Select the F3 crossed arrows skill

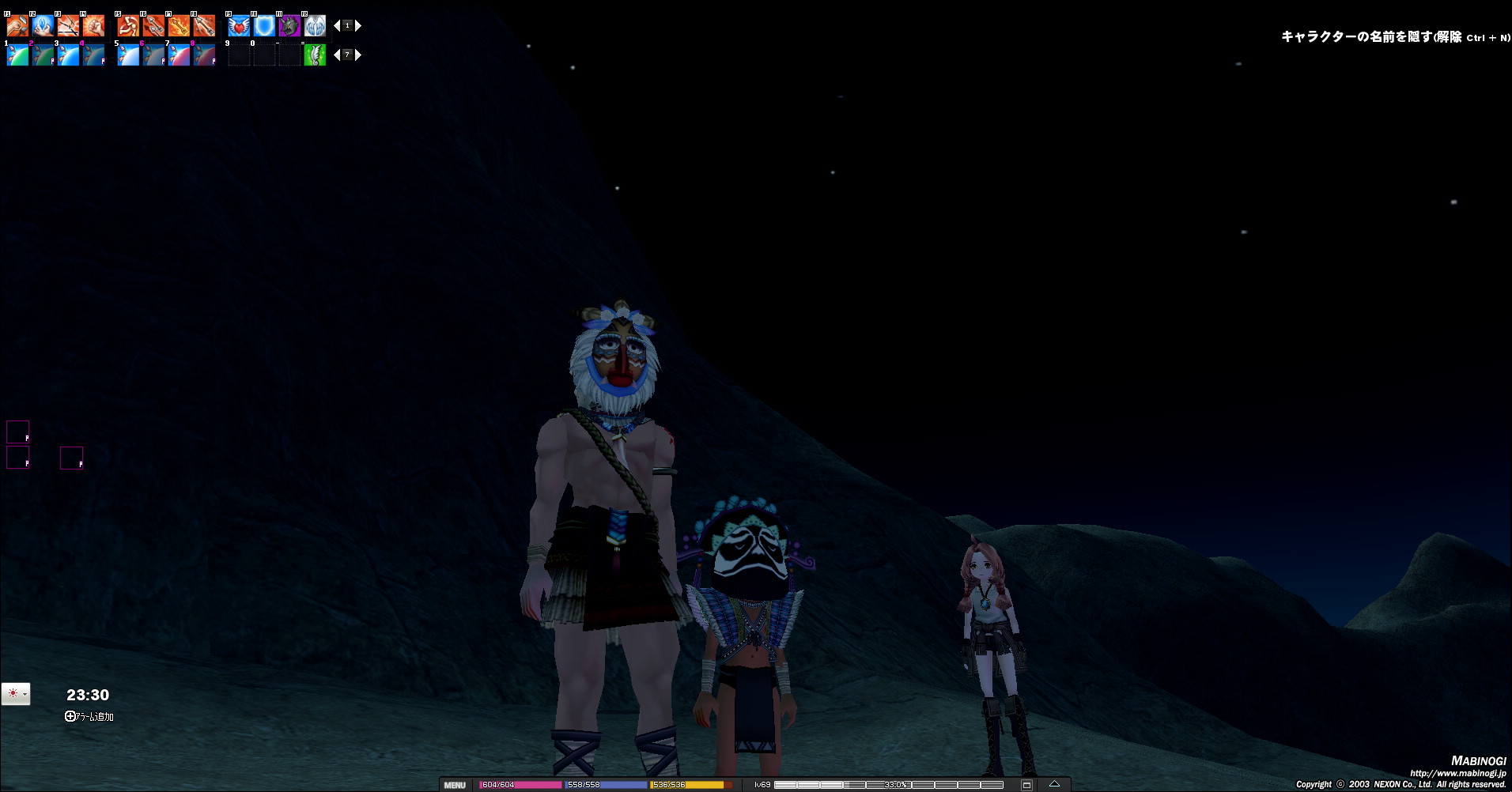pos(68,26)
